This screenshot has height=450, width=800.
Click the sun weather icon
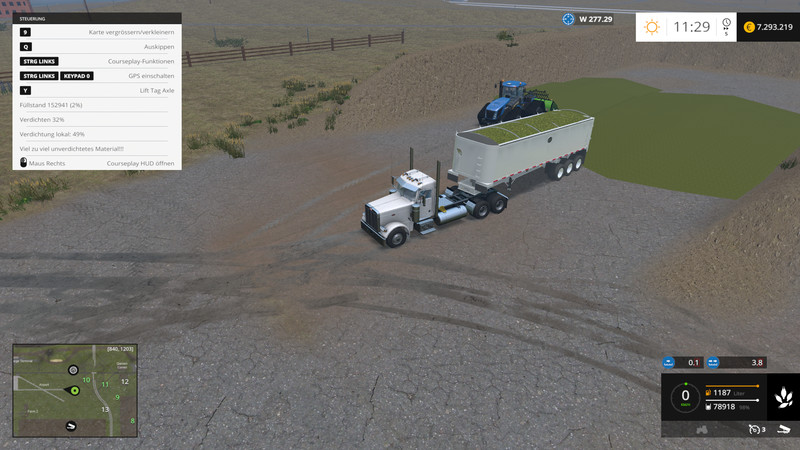point(652,27)
